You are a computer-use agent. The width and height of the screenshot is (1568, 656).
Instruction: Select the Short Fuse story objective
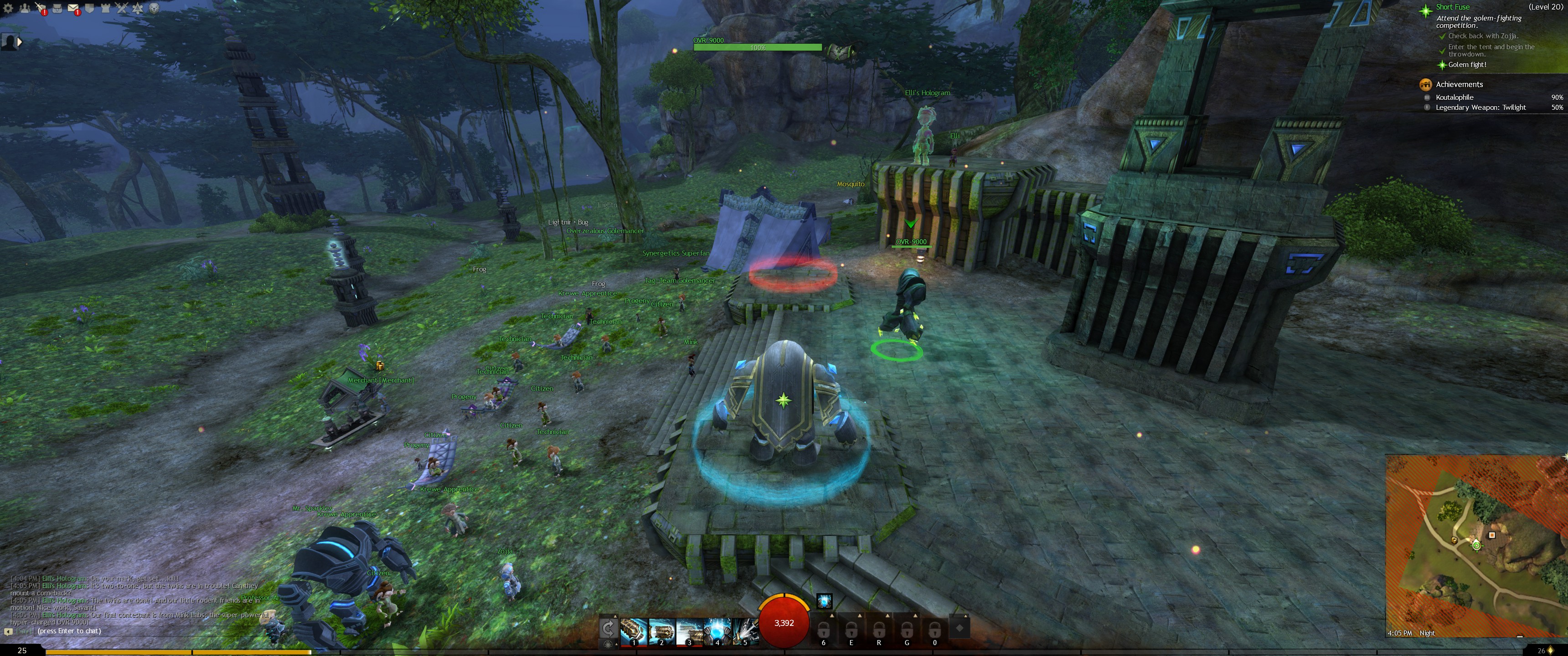tap(1452, 7)
